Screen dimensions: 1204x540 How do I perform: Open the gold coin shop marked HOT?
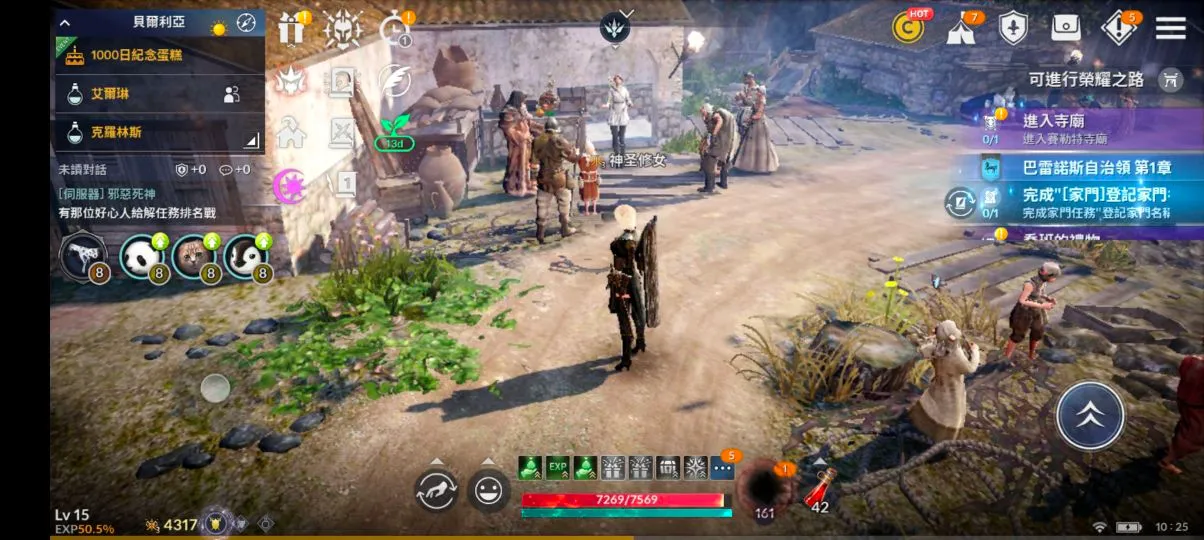click(x=909, y=27)
